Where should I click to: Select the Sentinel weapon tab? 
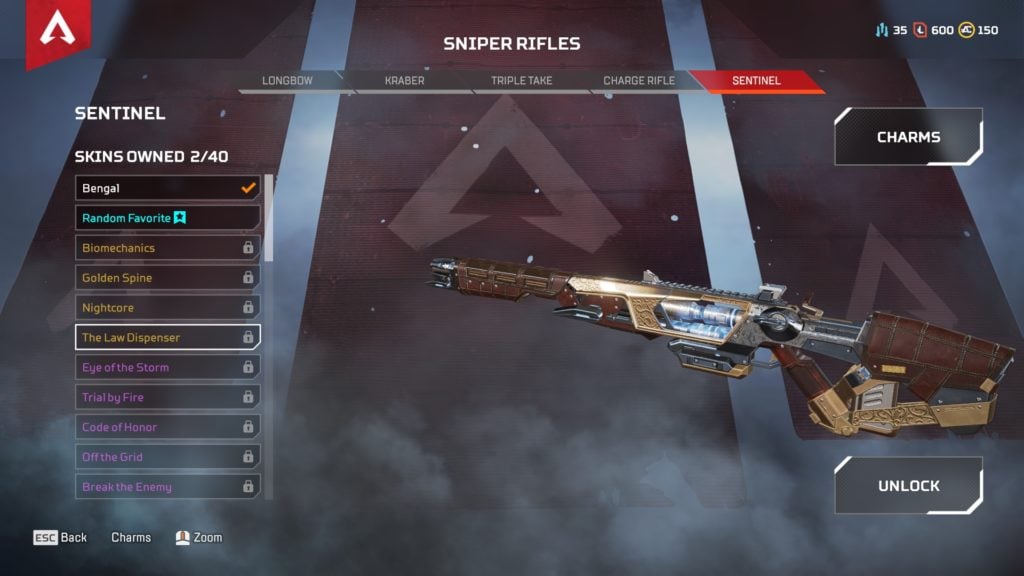click(x=755, y=81)
